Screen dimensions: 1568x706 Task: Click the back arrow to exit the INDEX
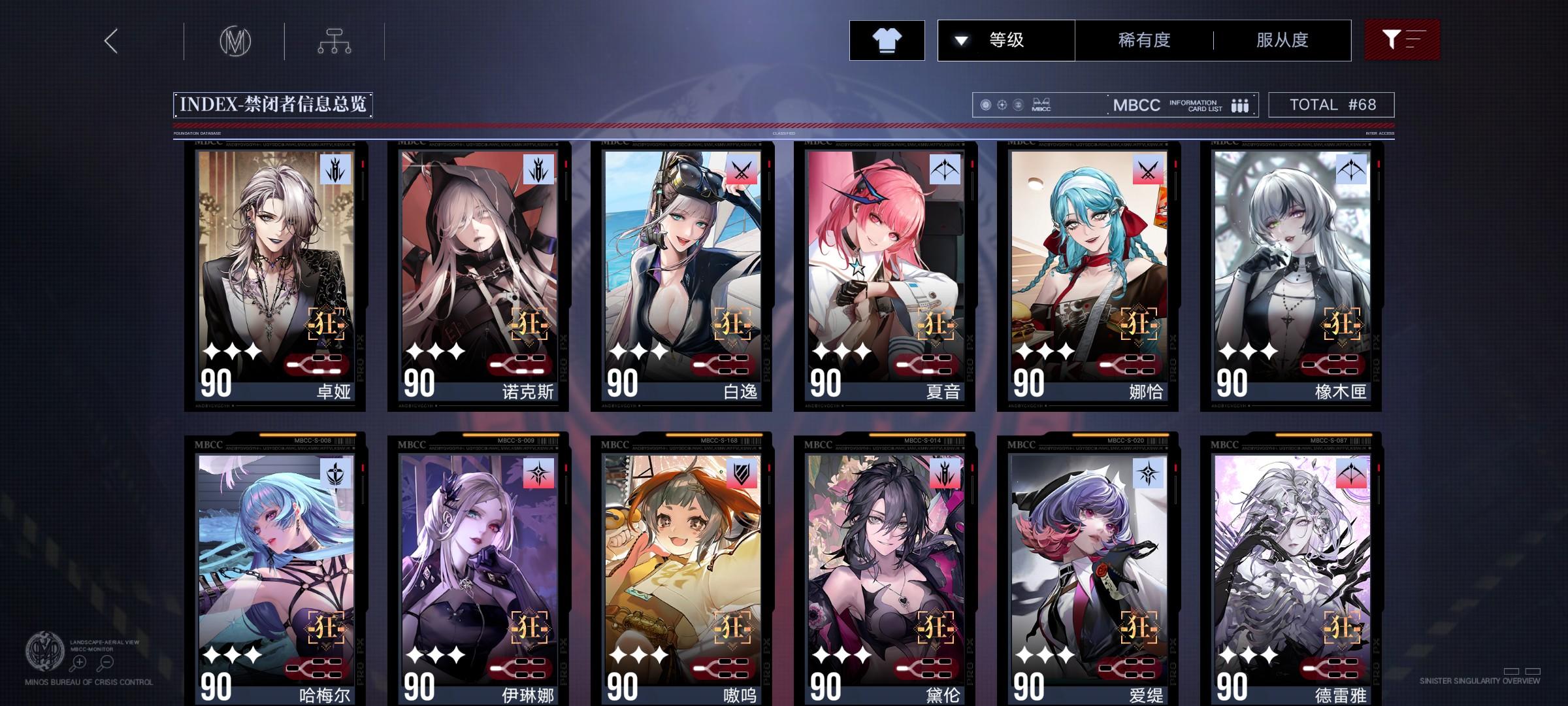[x=110, y=40]
